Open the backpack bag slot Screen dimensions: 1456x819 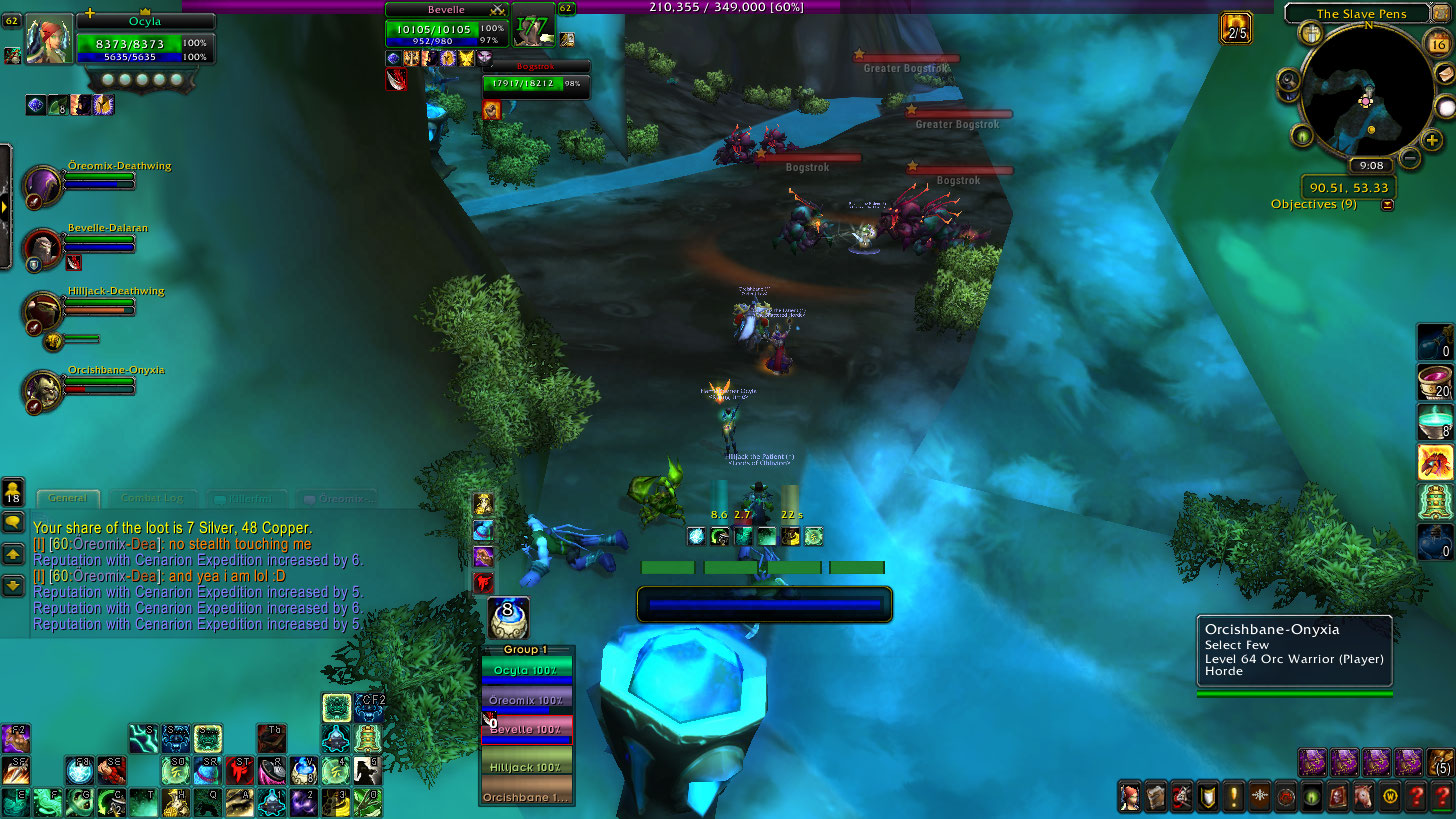pyautogui.click(x=1439, y=763)
